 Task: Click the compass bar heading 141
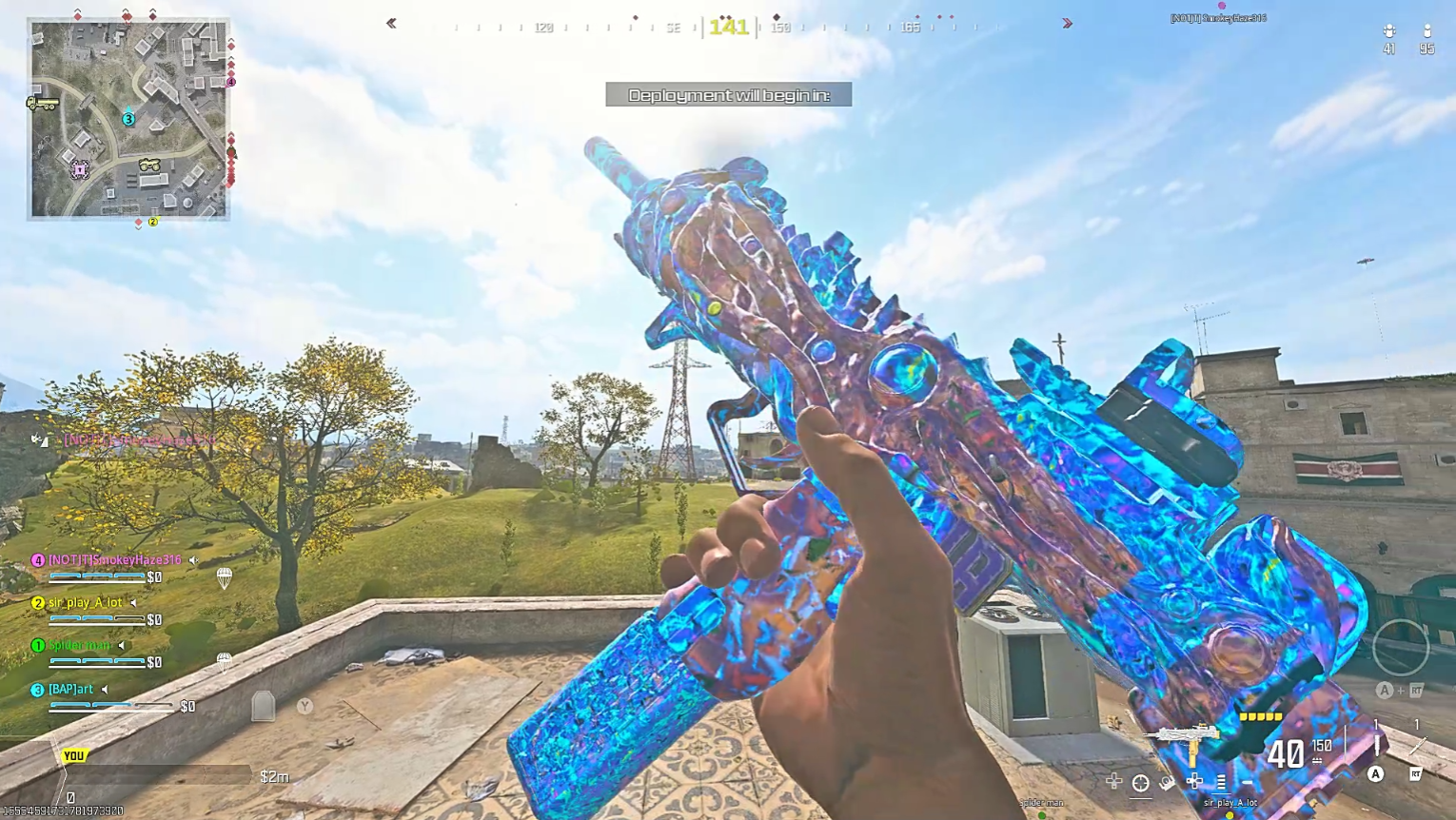click(729, 28)
